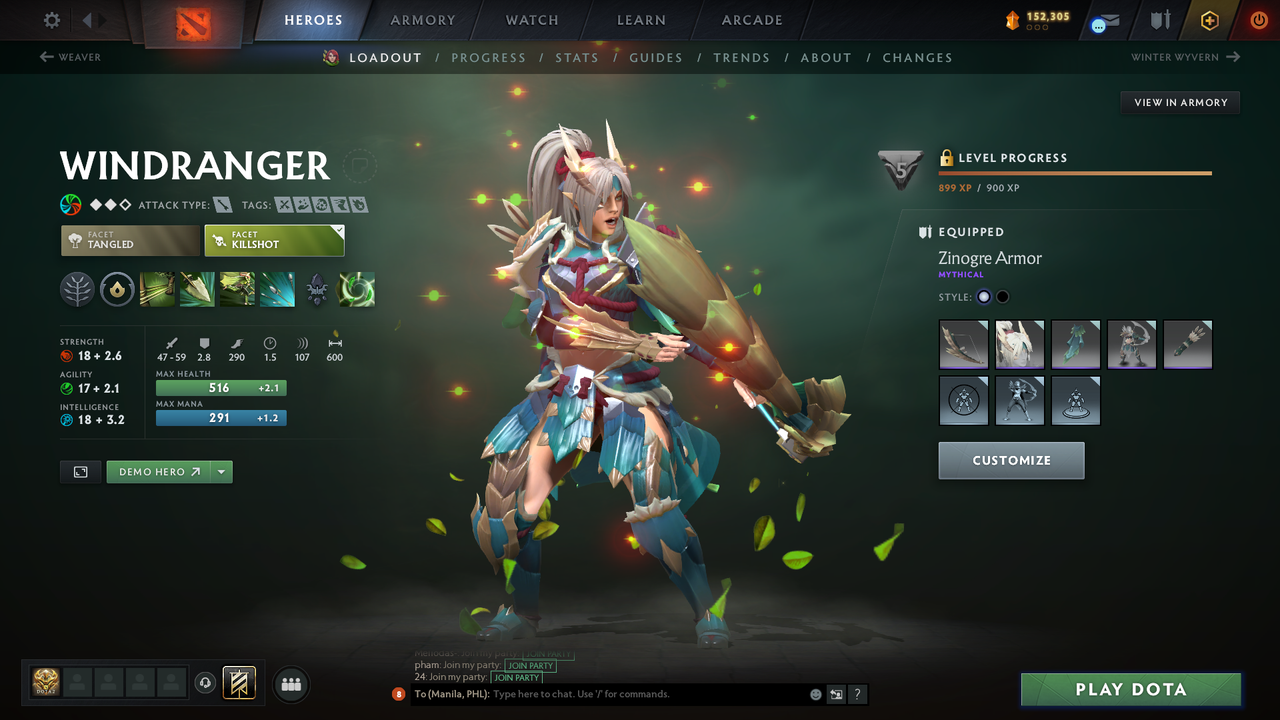
Task: Open Dota Plus with the gold hexagon icon
Action: (x=1209, y=19)
